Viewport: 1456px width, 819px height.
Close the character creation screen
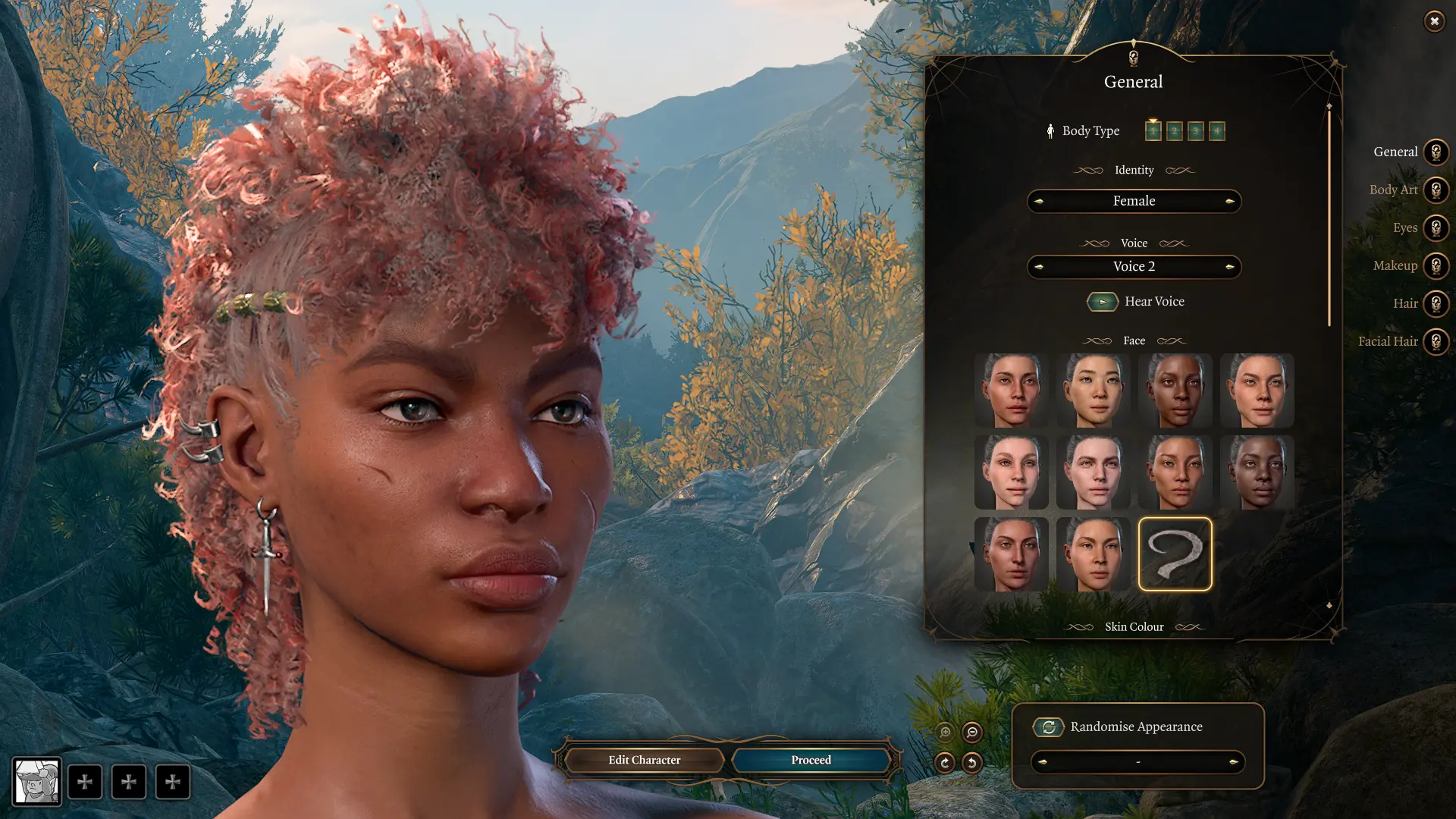pyautogui.click(x=1434, y=21)
